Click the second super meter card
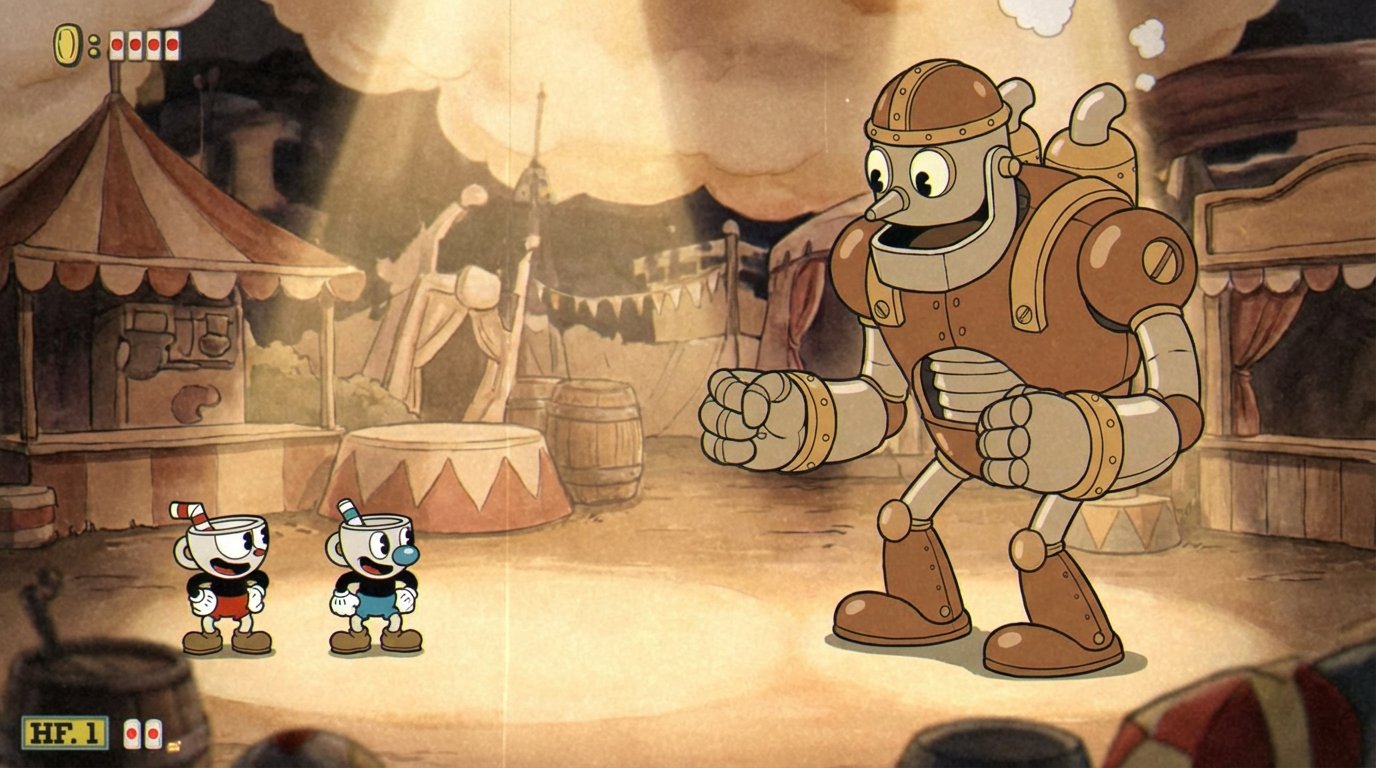 (x=152, y=734)
